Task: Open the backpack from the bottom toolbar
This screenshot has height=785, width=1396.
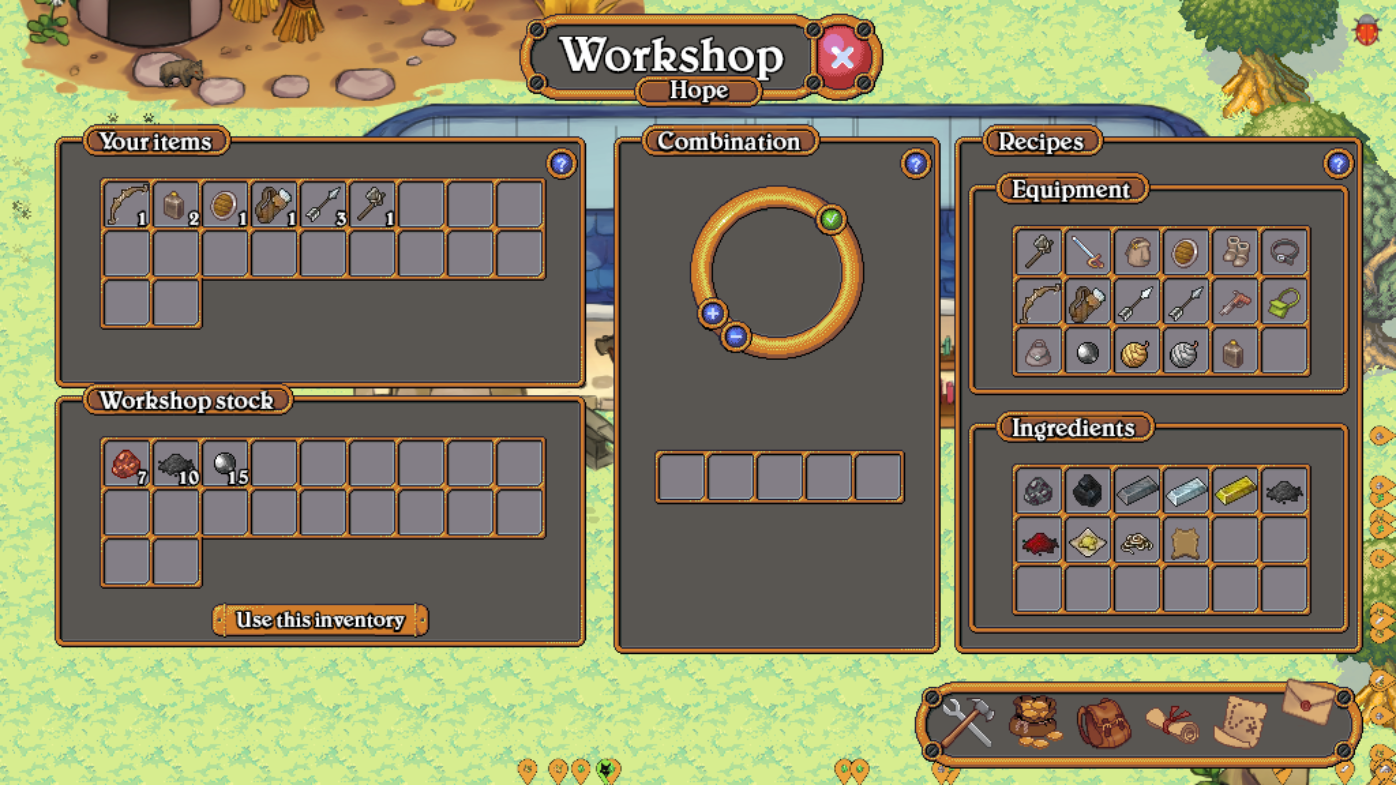Action: pos(1104,722)
